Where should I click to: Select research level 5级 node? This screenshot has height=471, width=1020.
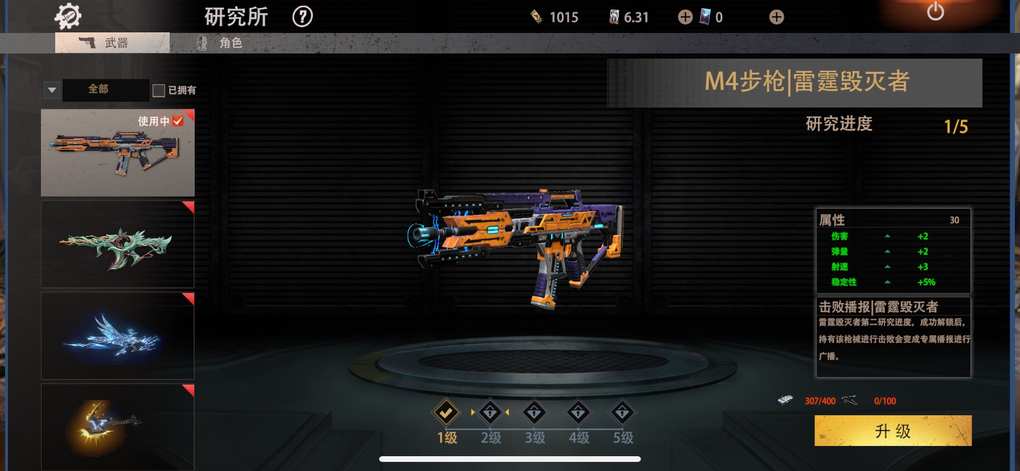pos(623,411)
